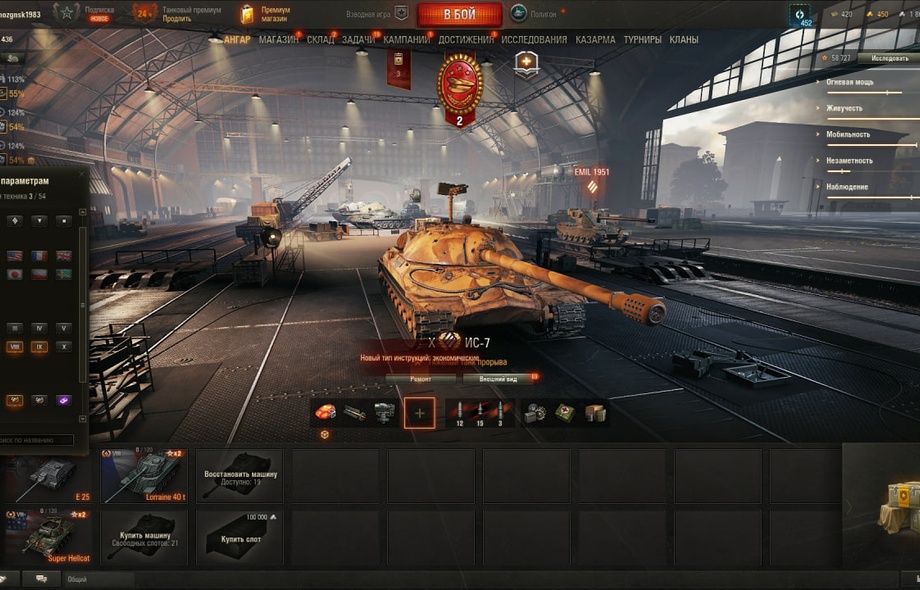Switch to the СКЛАД tab
920x590 pixels.
pyautogui.click(x=320, y=40)
